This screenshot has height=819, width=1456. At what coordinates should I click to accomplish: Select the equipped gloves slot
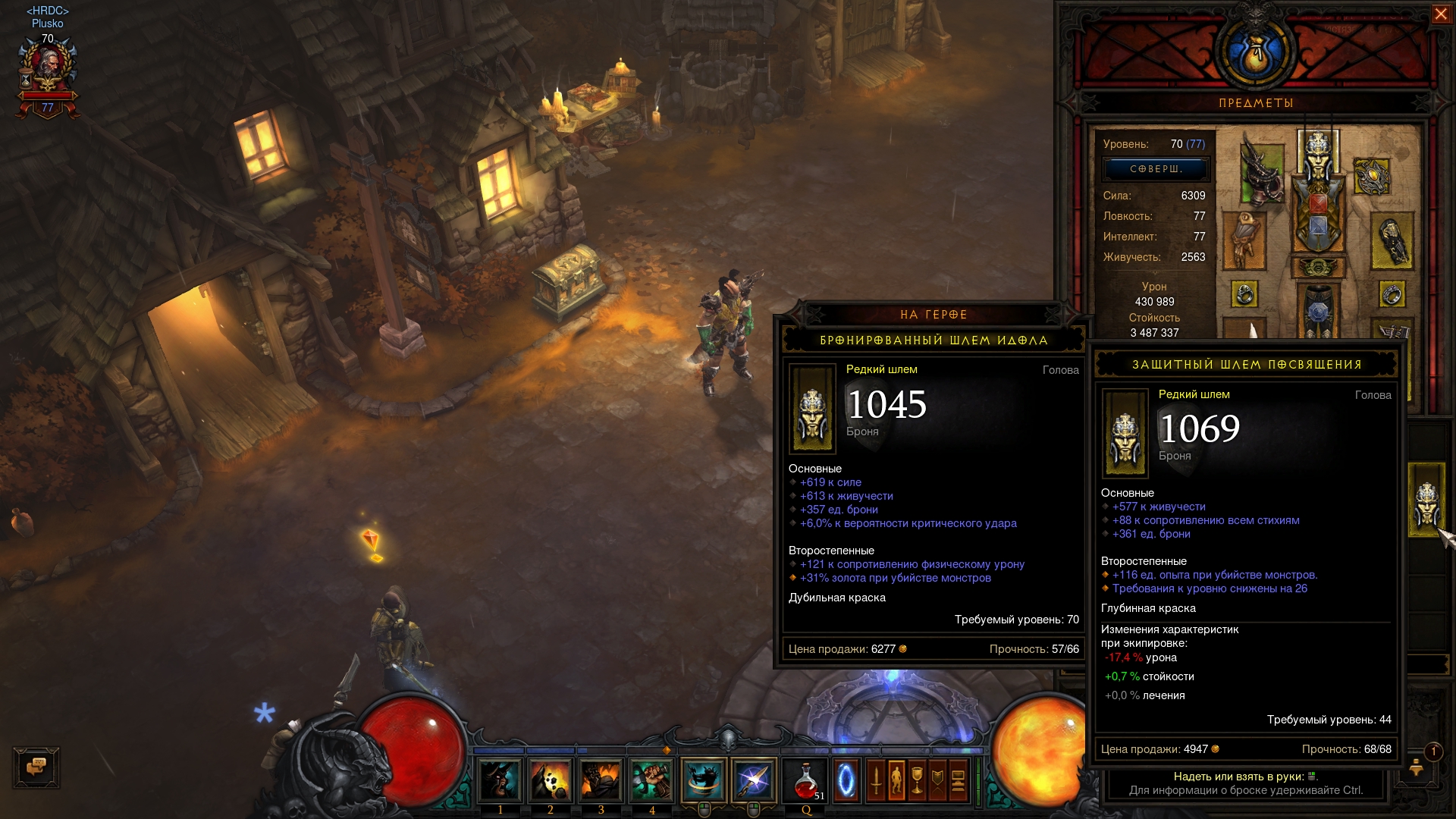tap(1244, 240)
